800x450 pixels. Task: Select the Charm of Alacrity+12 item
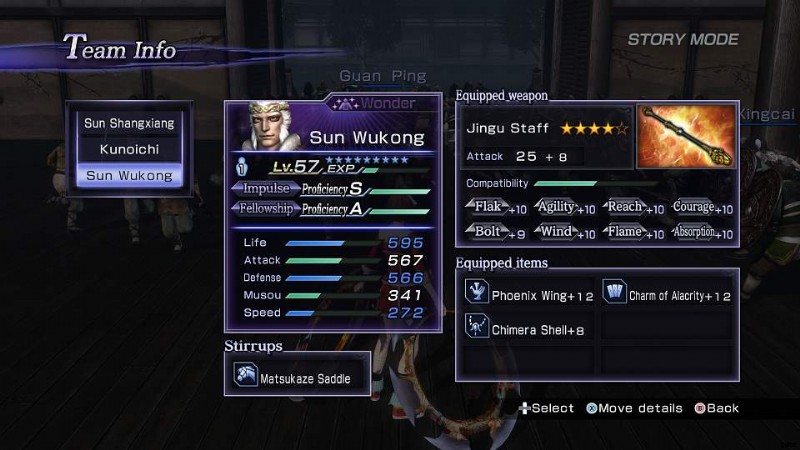tap(668, 295)
